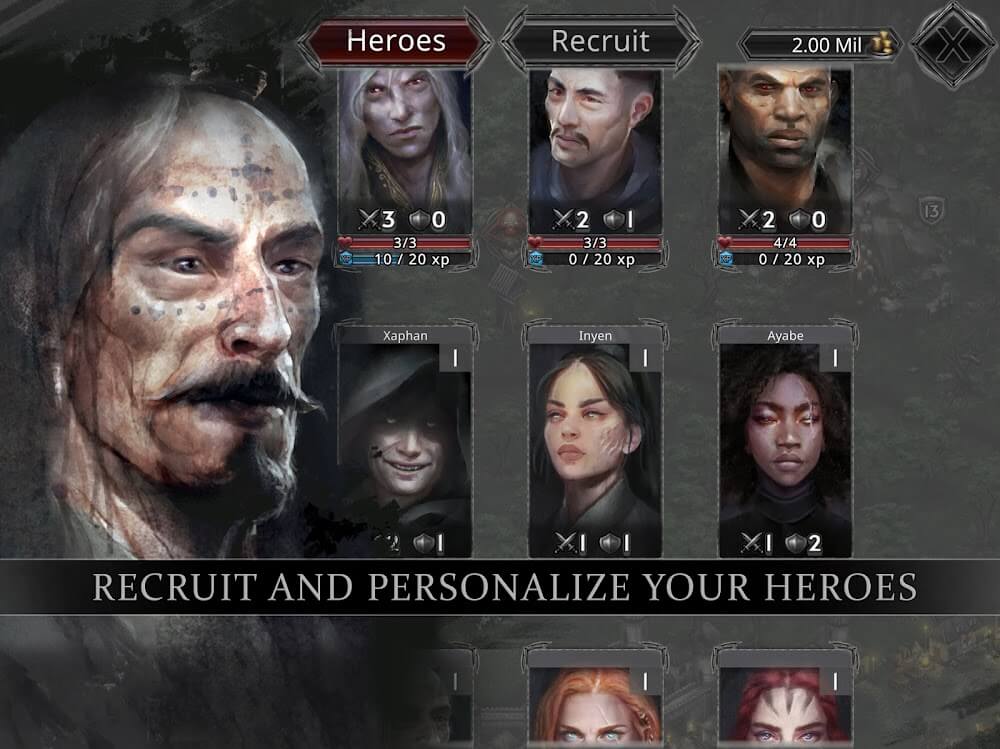1000x749 pixels.
Task: Close the heroes screen with X
Action: click(952, 43)
